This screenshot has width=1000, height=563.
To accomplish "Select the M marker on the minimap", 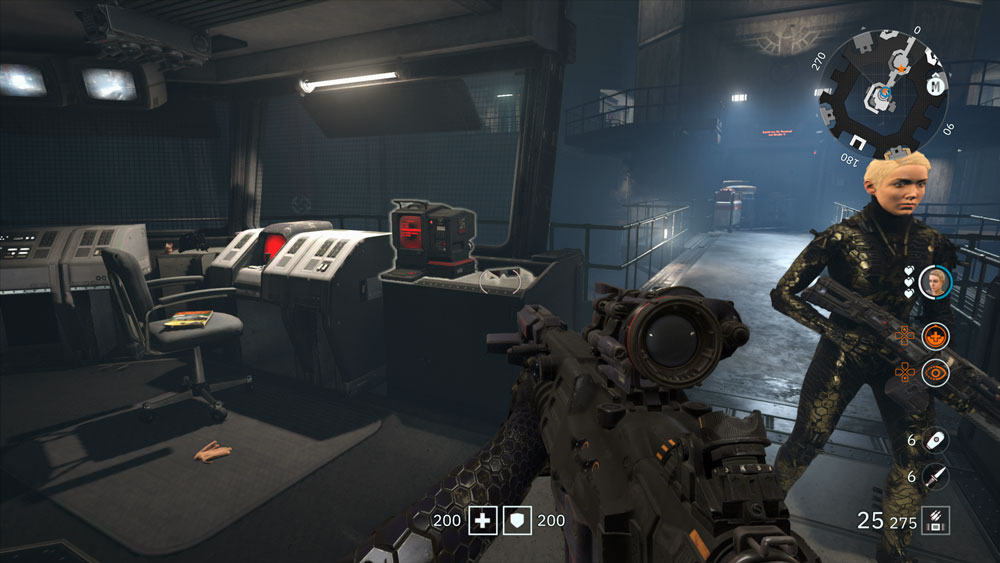I will 936,87.
